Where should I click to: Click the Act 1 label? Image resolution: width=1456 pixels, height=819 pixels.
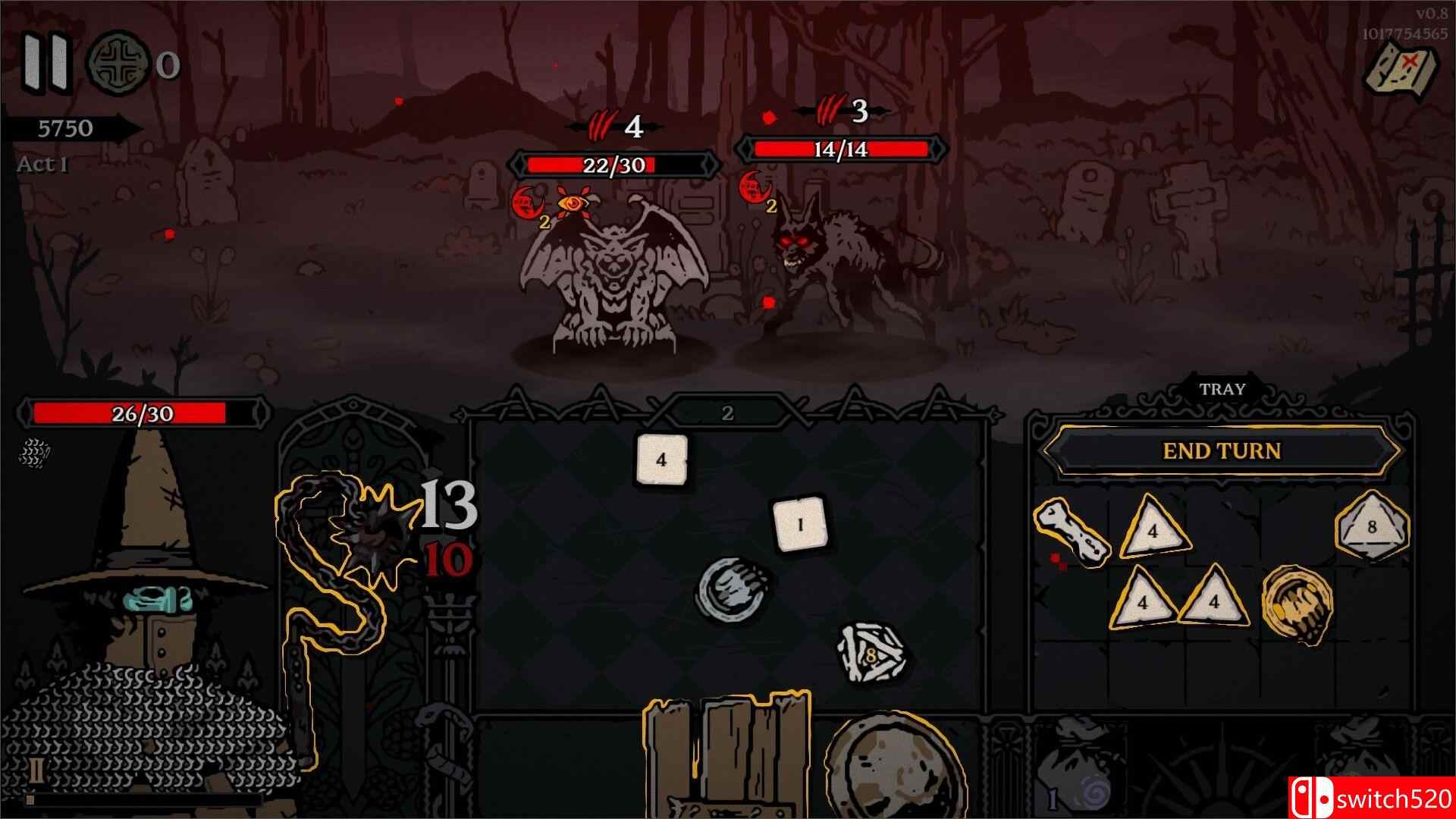(43, 165)
